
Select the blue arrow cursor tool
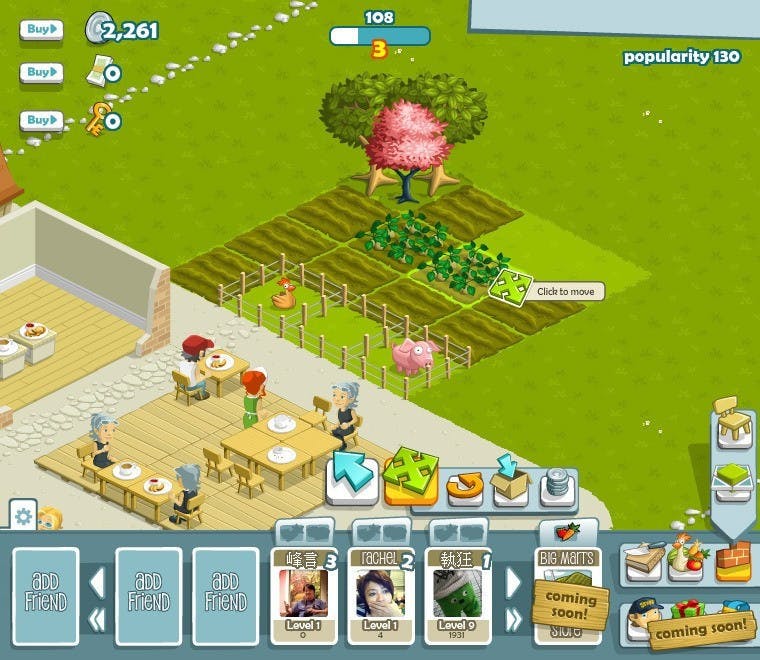[x=352, y=480]
